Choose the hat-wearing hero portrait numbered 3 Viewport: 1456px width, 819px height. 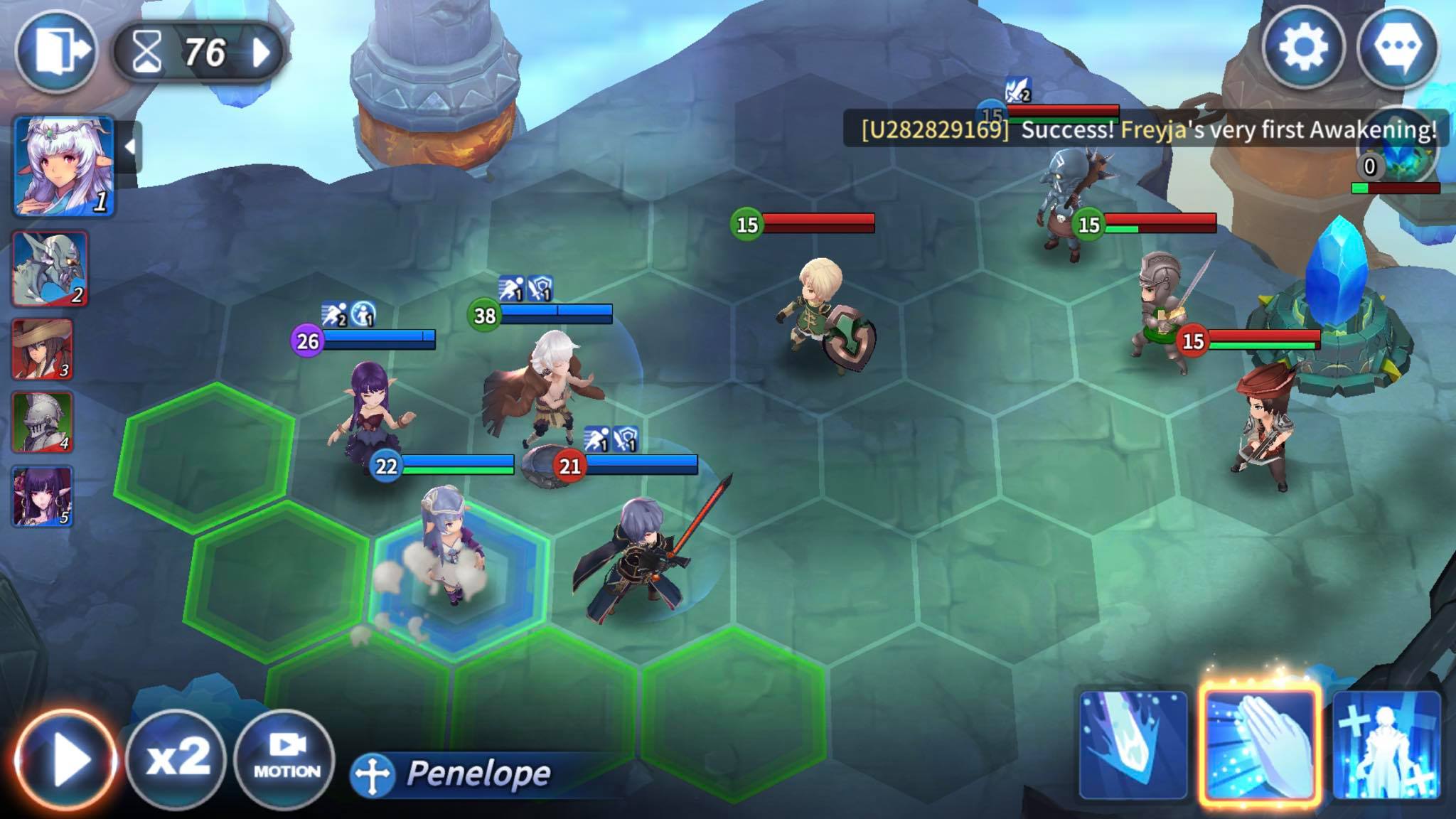coord(43,349)
